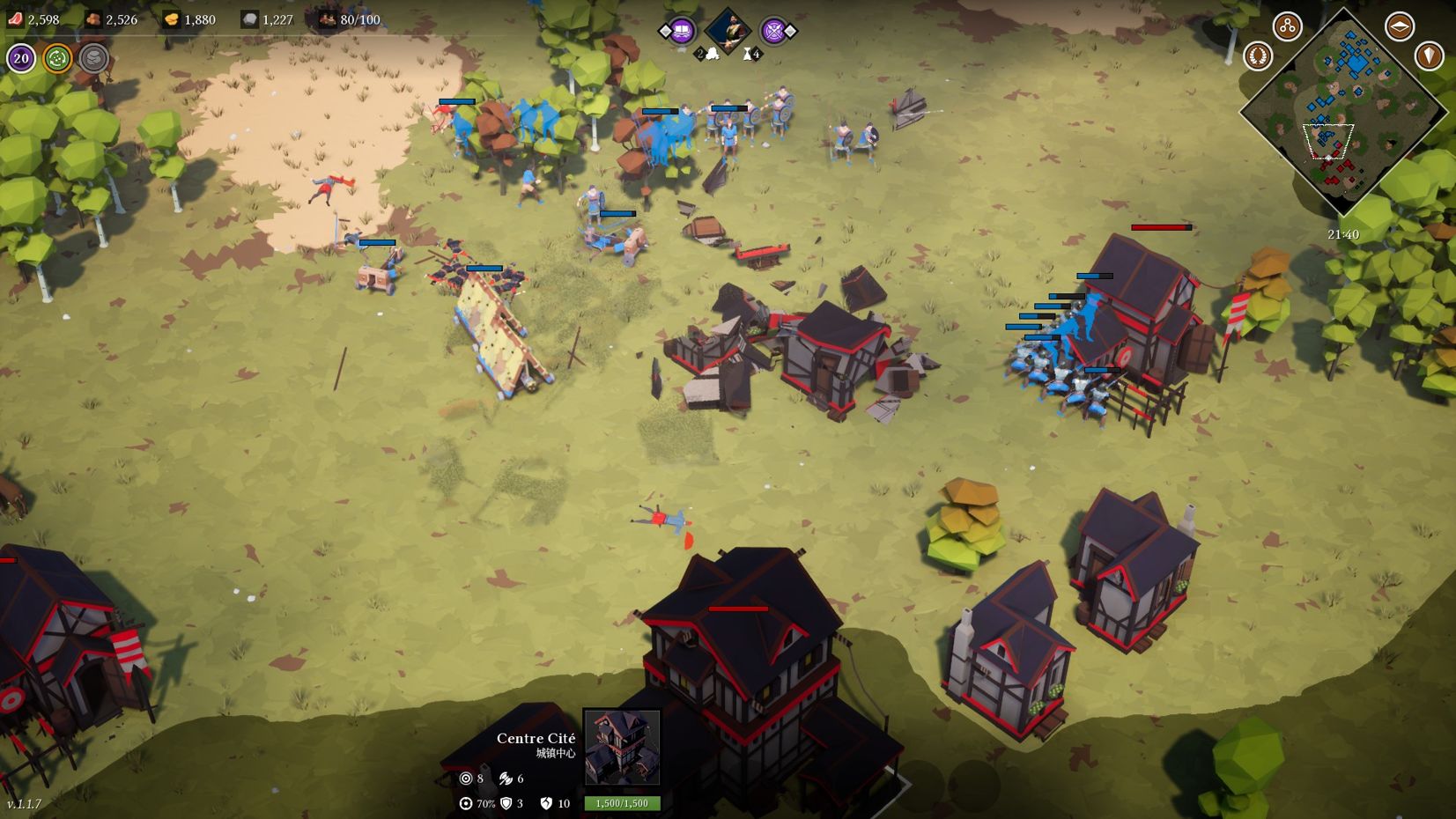Click the gold nuggets resource icon

click(x=171, y=19)
